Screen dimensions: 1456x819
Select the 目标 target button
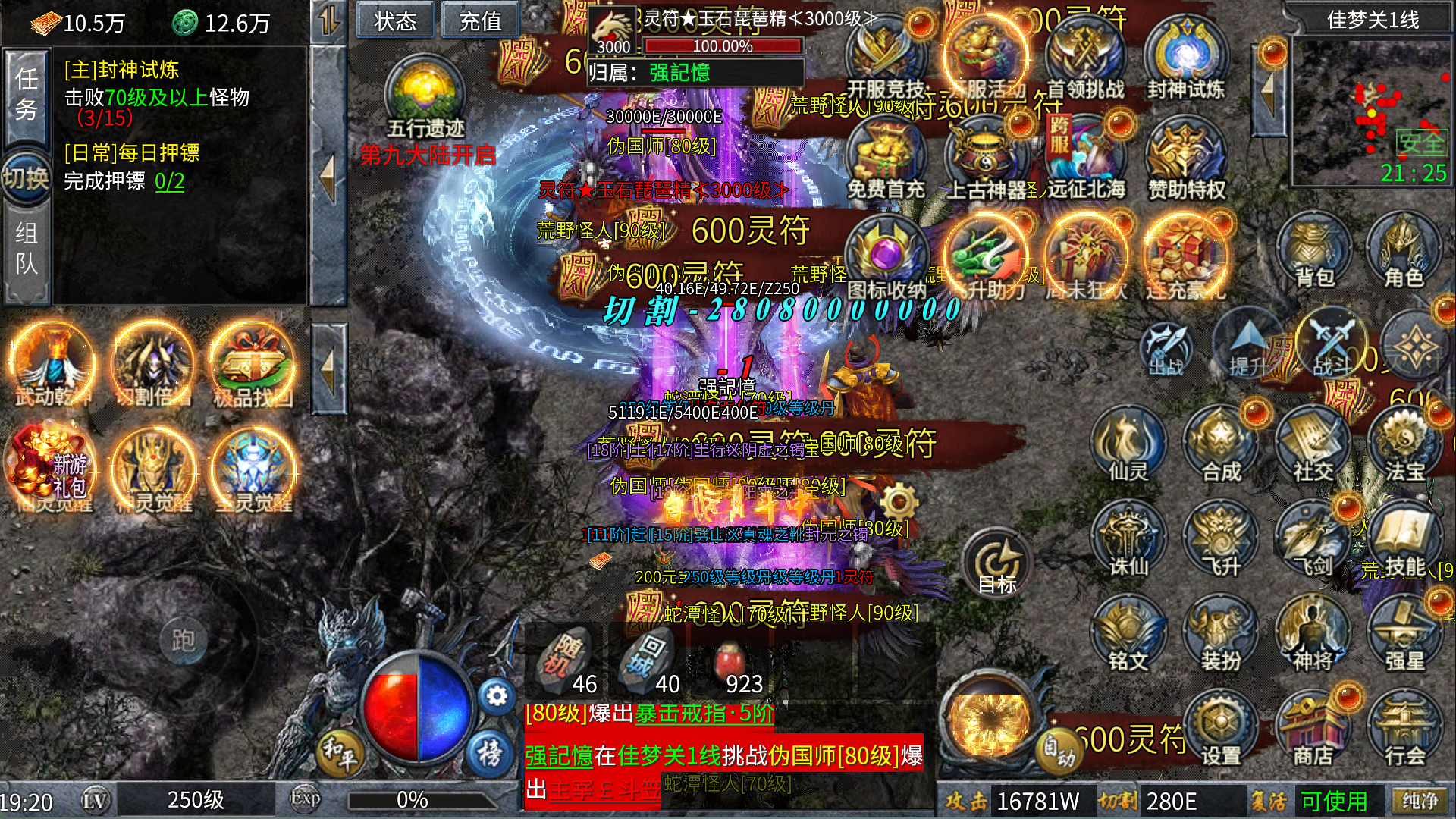(x=997, y=565)
